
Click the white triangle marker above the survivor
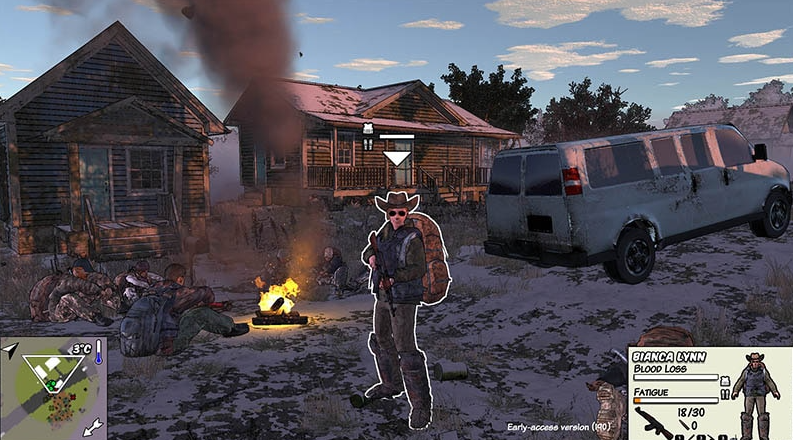click(398, 157)
